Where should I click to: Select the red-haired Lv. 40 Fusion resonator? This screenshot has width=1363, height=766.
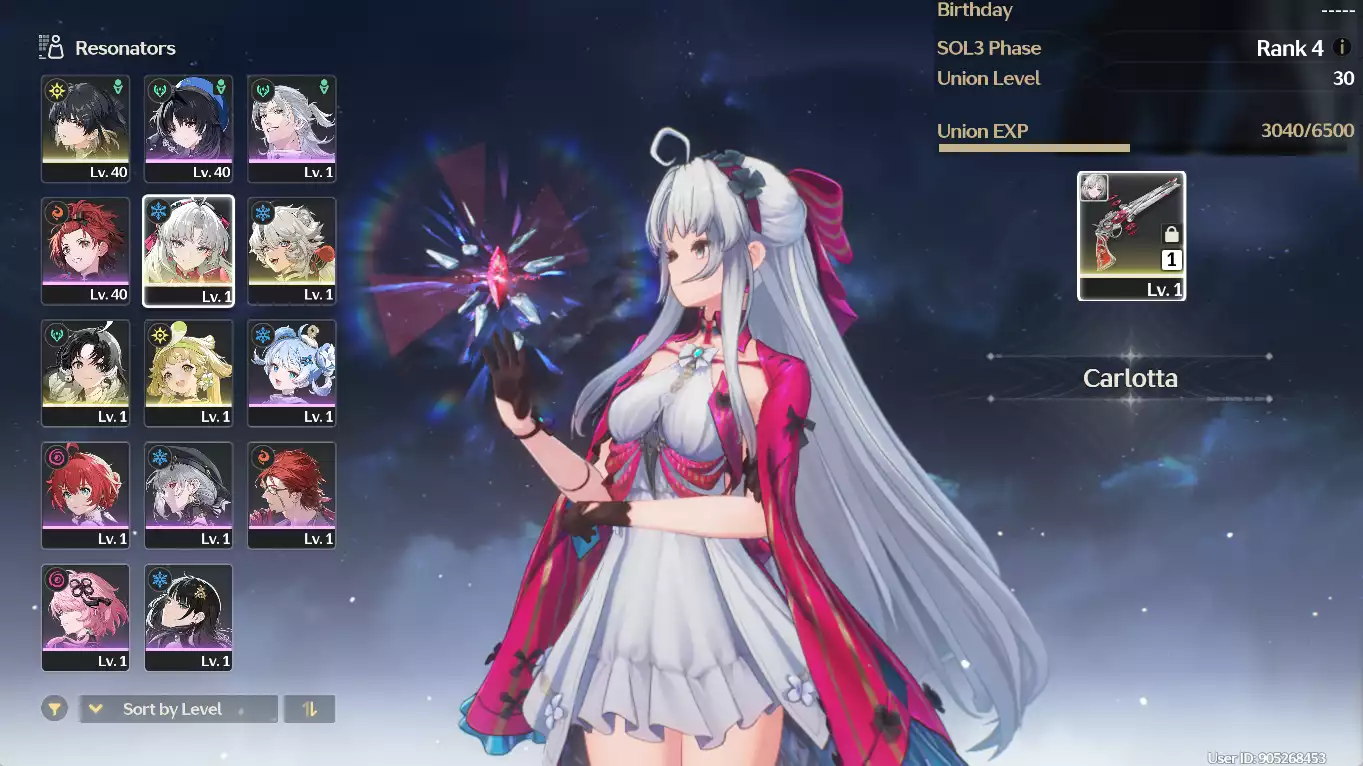pos(85,250)
